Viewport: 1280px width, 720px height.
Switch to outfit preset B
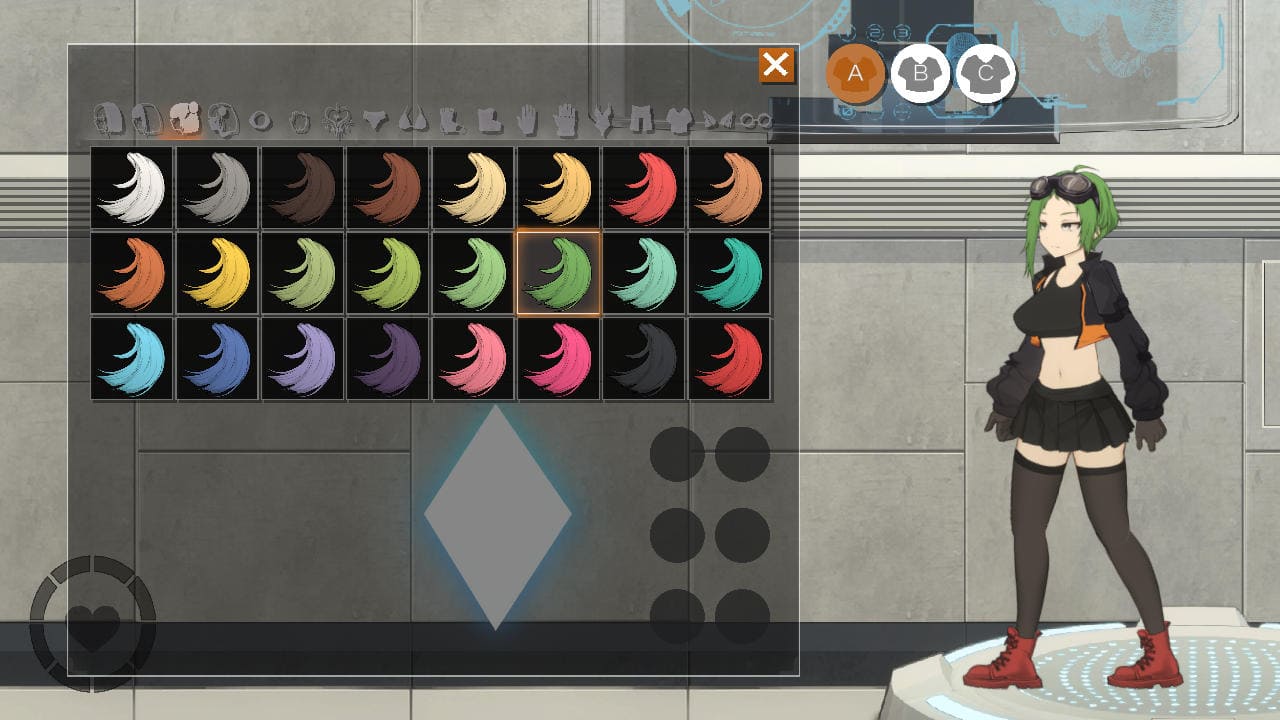[x=920, y=73]
